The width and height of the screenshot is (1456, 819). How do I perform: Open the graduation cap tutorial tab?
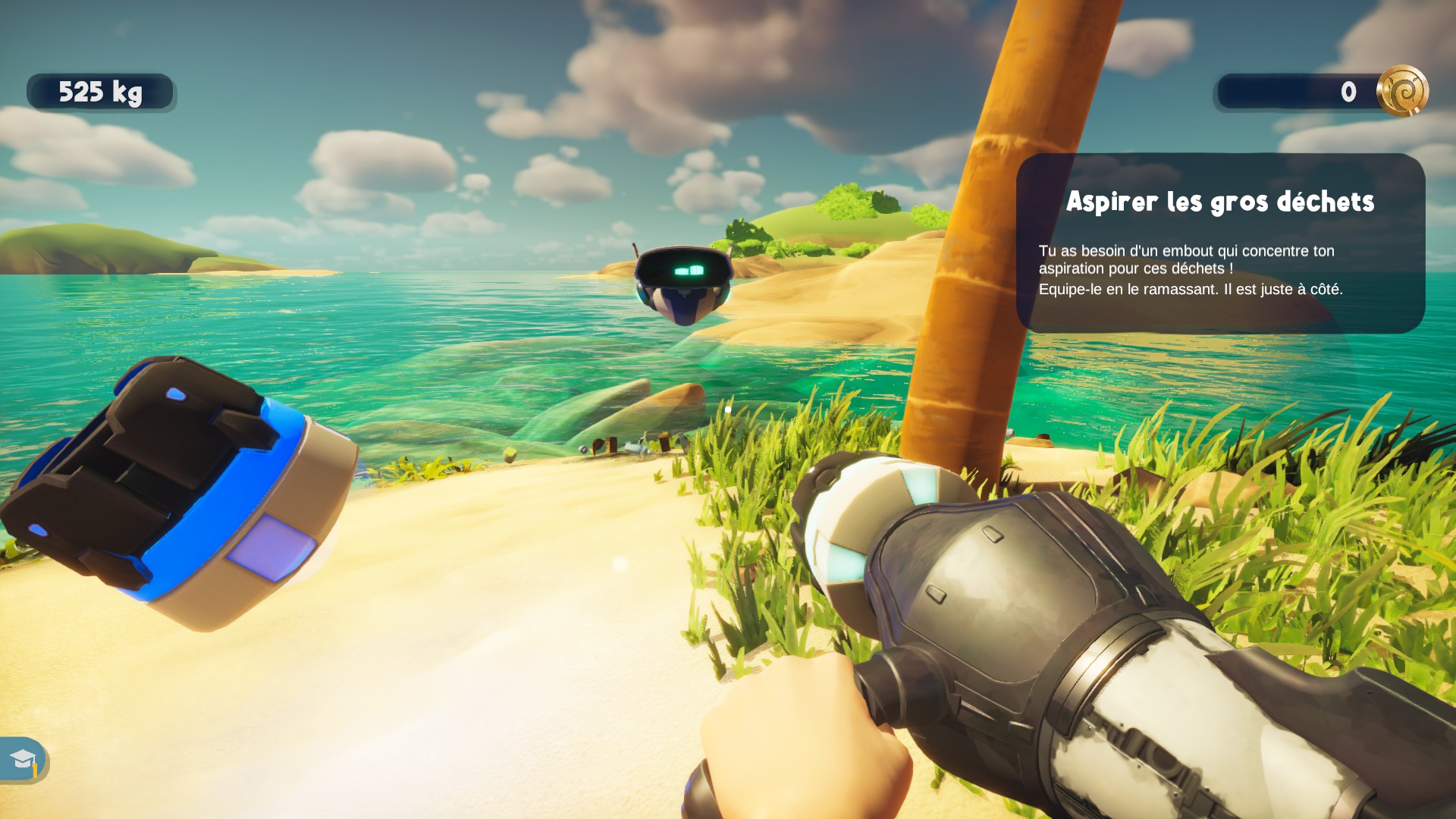click(23, 759)
